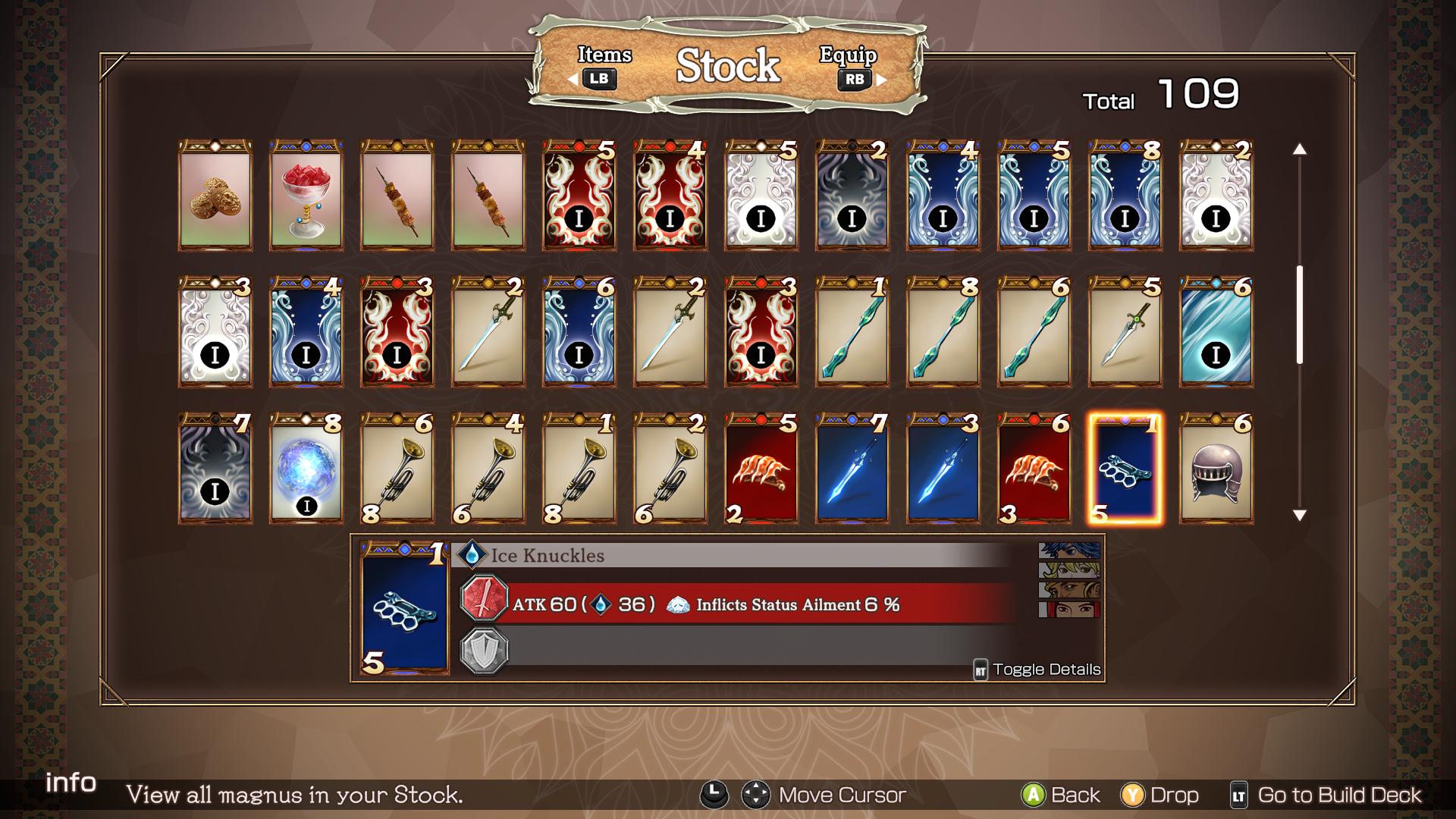
Task: Select the cookies magnus card
Action: [x=215, y=196]
